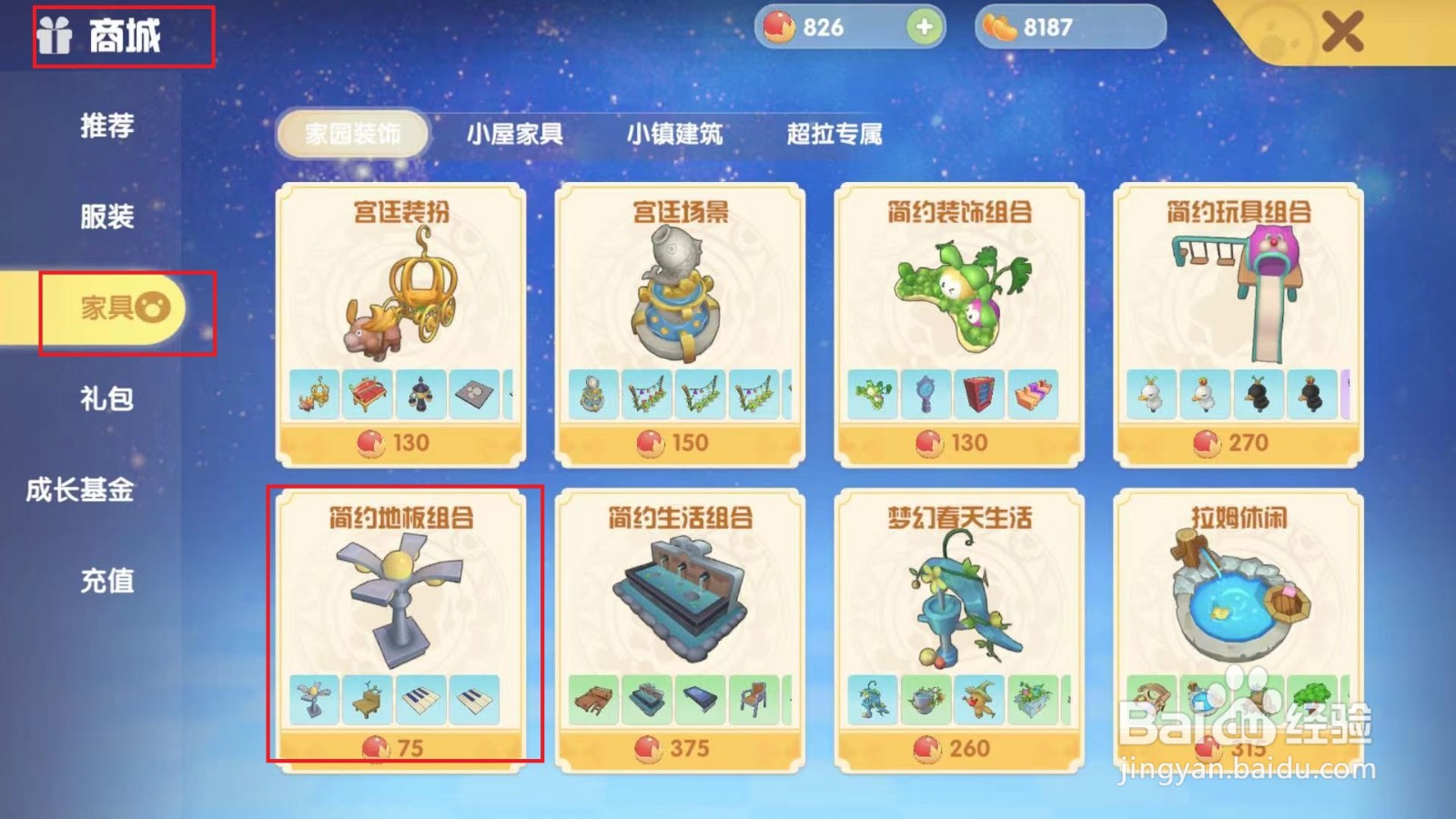Select the carriage thumbnail icon under 宫廷装扮
The height and width of the screenshot is (819, 1456).
coord(314,393)
